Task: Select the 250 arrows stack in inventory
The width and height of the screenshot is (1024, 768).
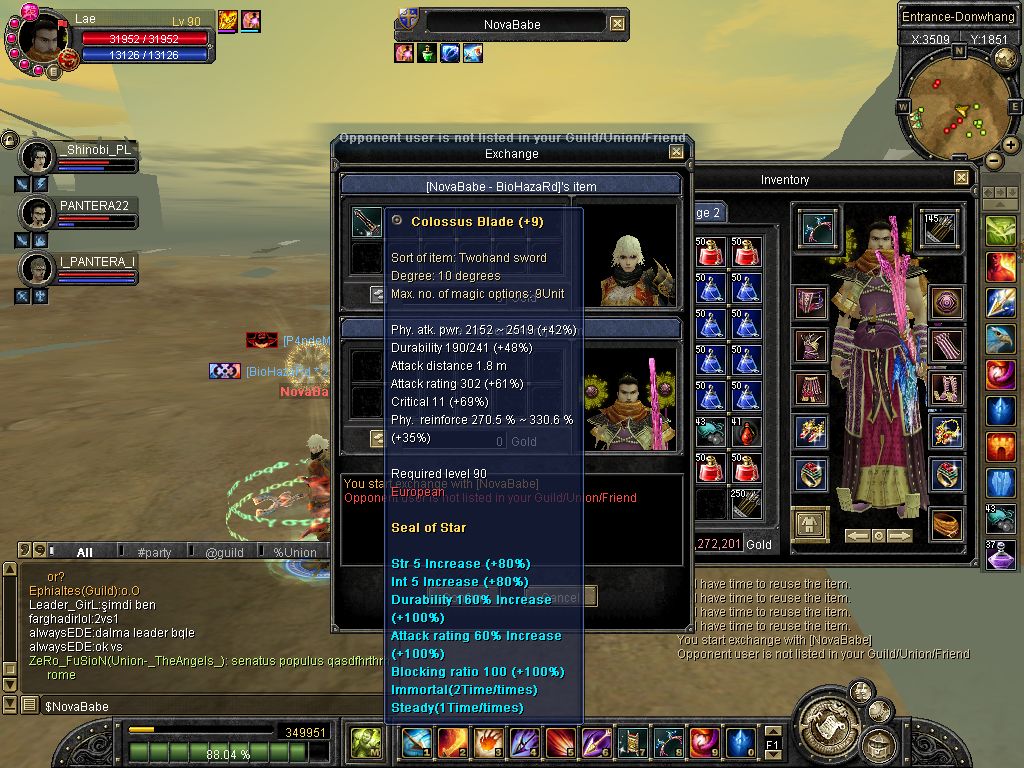Action: pyautogui.click(x=743, y=503)
